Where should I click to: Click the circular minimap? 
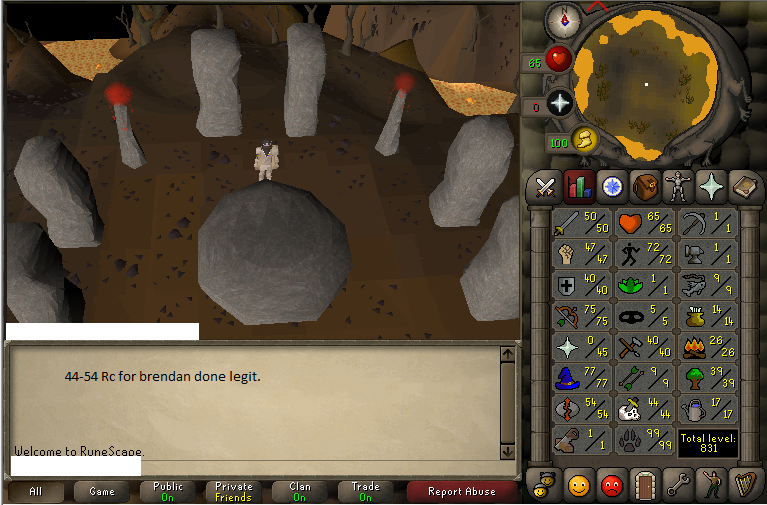click(646, 85)
